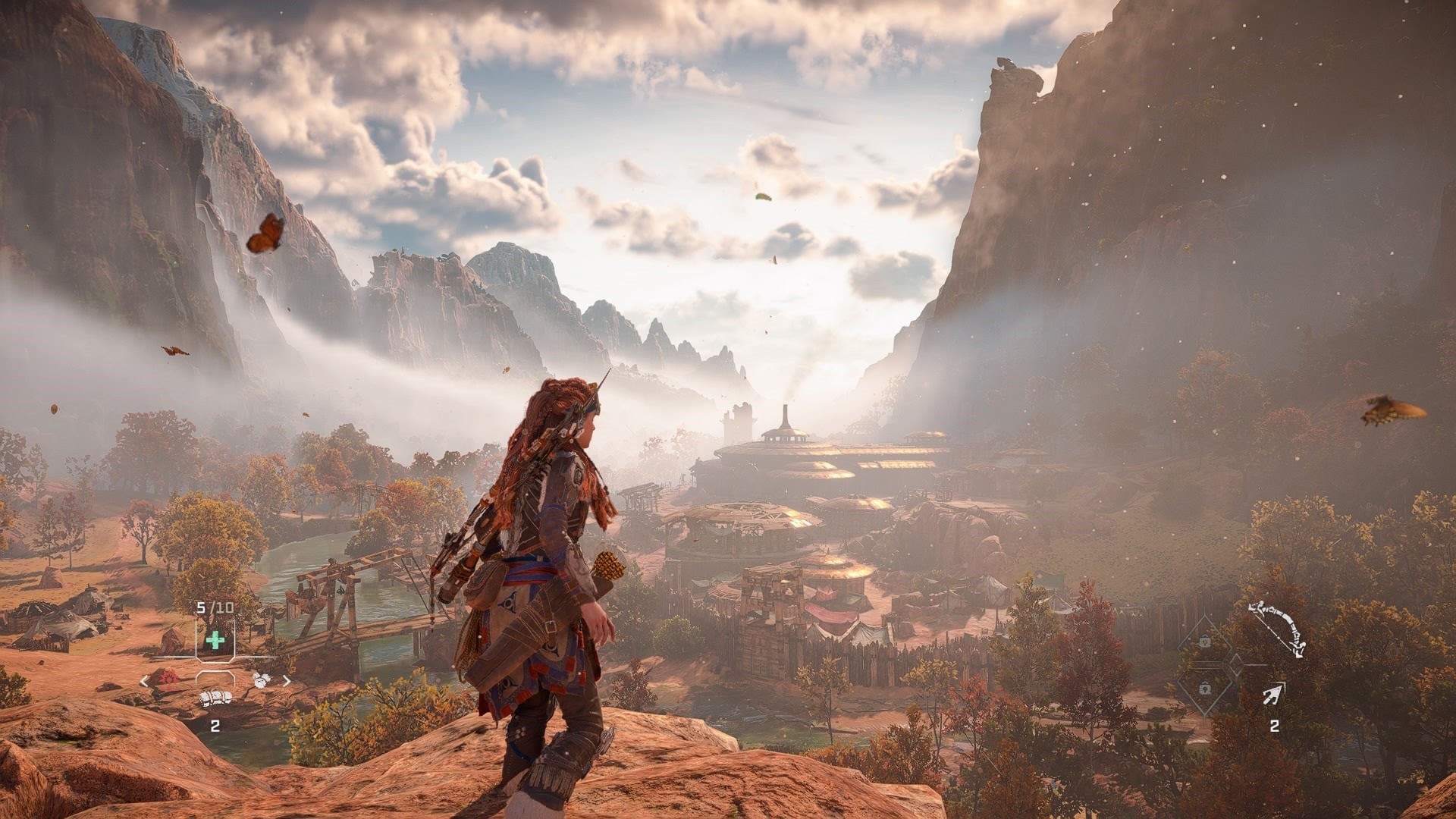This screenshot has height=819, width=1456.
Task: Select the bandage roll item icon
Action: pyautogui.click(x=215, y=697)
